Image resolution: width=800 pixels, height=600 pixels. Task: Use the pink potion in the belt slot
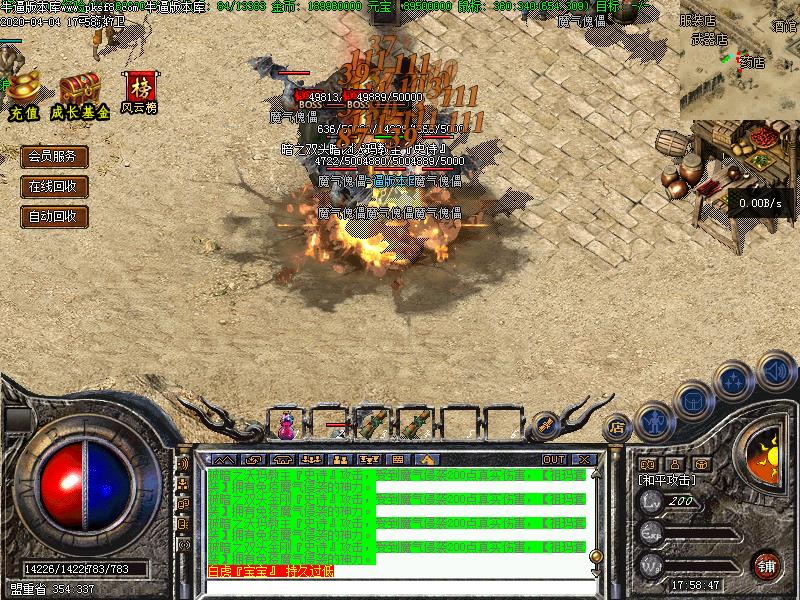(287, 425)
